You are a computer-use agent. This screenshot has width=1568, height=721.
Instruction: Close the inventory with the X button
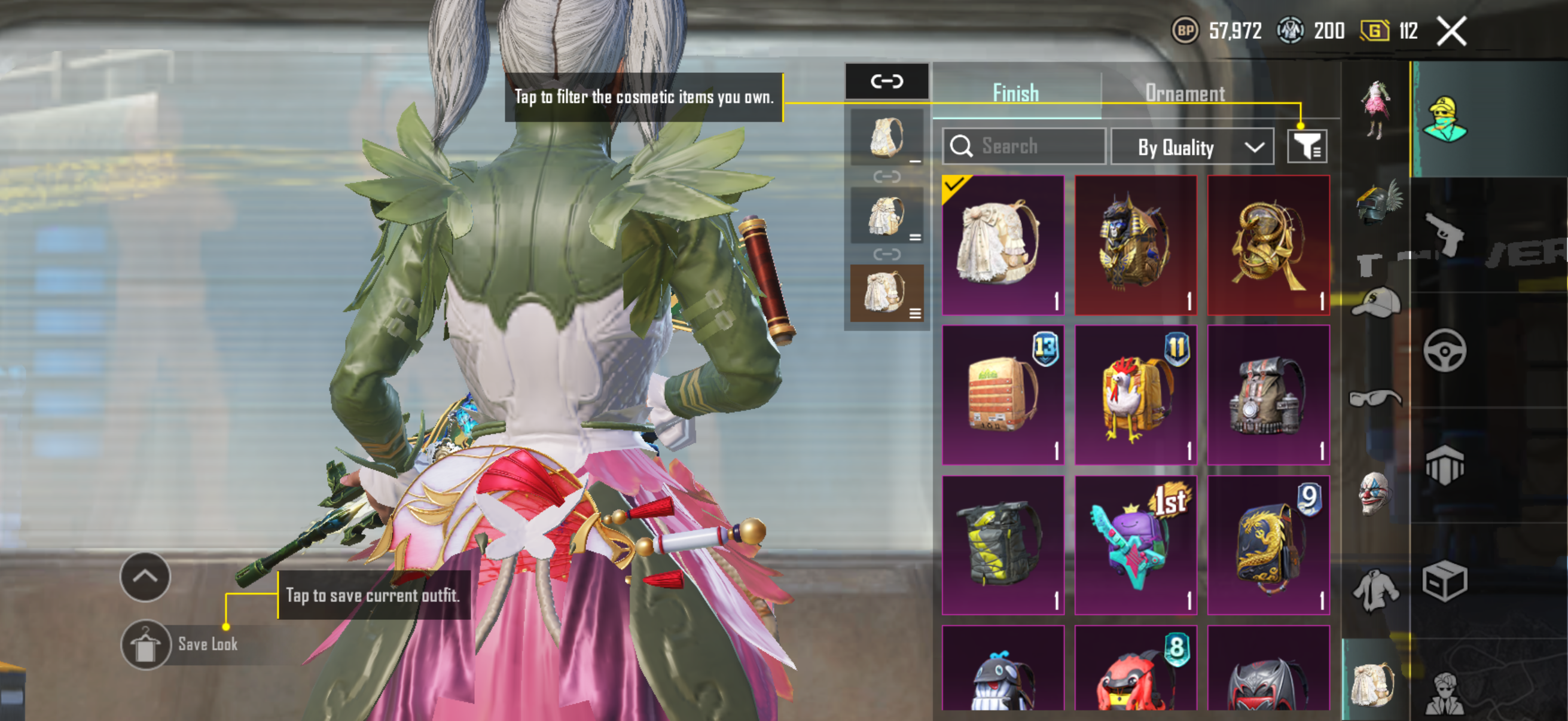[x=1451, y=31]
